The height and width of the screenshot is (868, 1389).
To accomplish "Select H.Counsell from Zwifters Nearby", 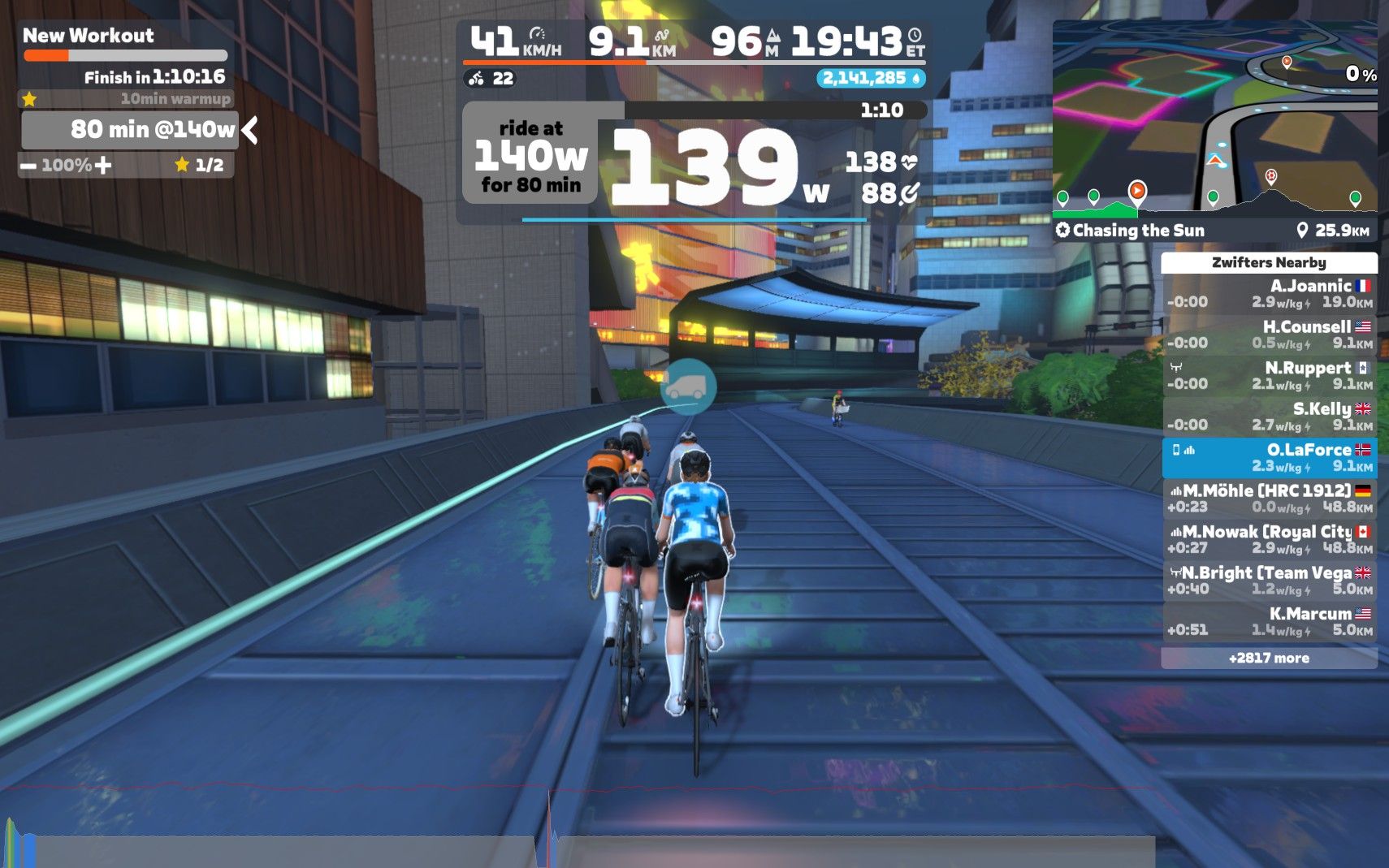I will pyautogui.click(x=1269, y=335).
